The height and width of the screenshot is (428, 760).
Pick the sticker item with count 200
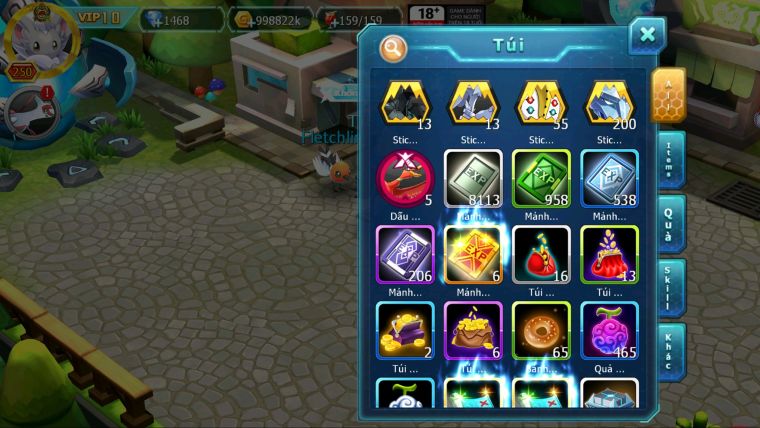pyautogui.click(x=609, y=102)
